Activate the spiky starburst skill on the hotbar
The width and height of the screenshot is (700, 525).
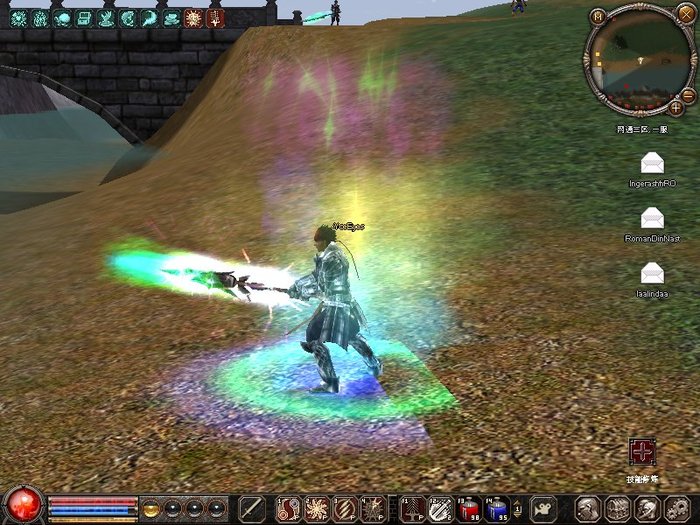coord(316,509)
